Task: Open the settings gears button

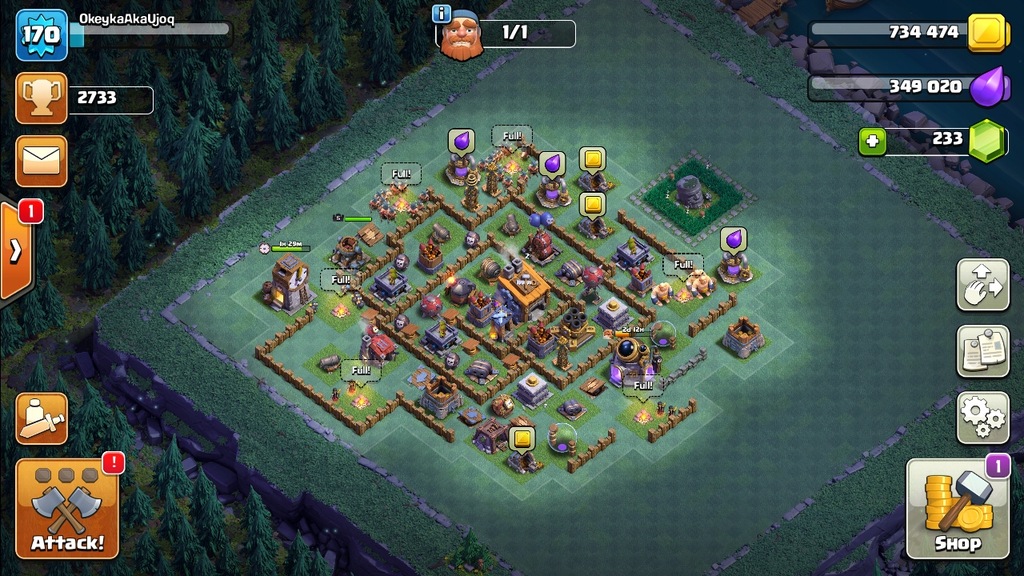Action: coord(982,417)
